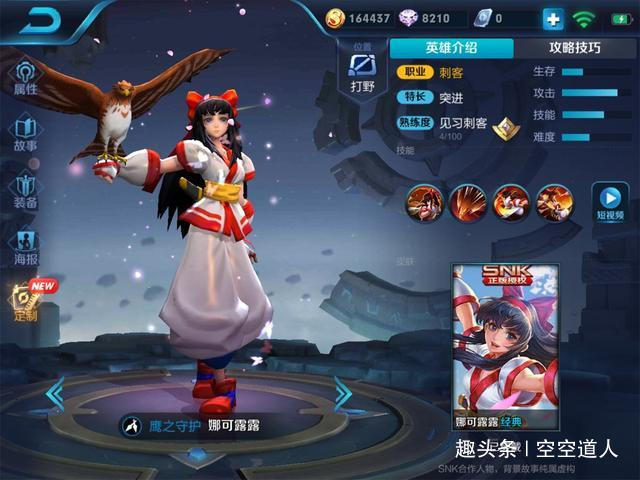Open the 海报 poster menu
Viewport: 640px width, 480px height.
(25, 247)
